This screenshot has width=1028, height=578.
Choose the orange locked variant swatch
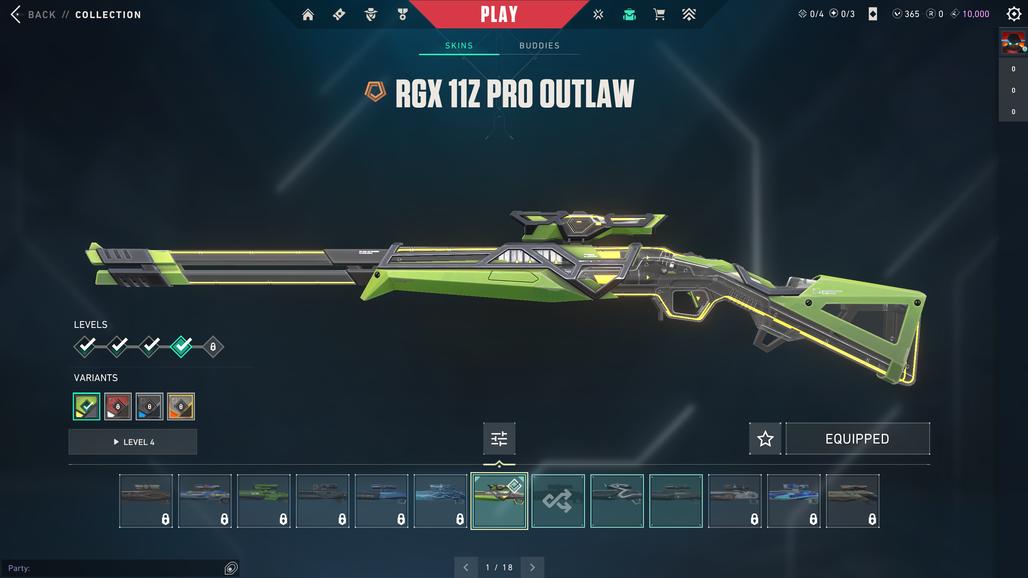(x=181, y=406)
